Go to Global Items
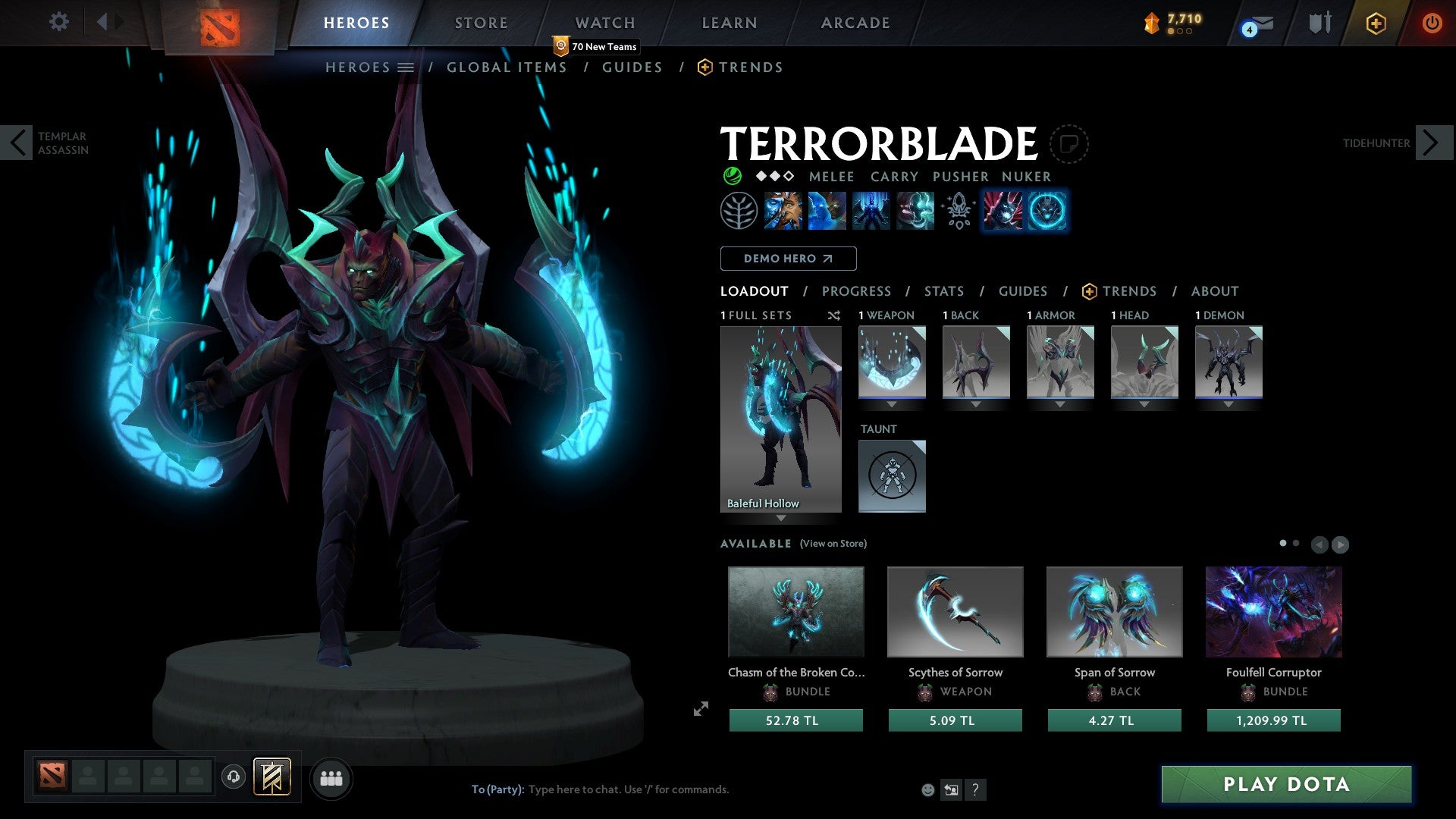The width and height of the screenshot is (1456, 819). [x=507, y=67]
